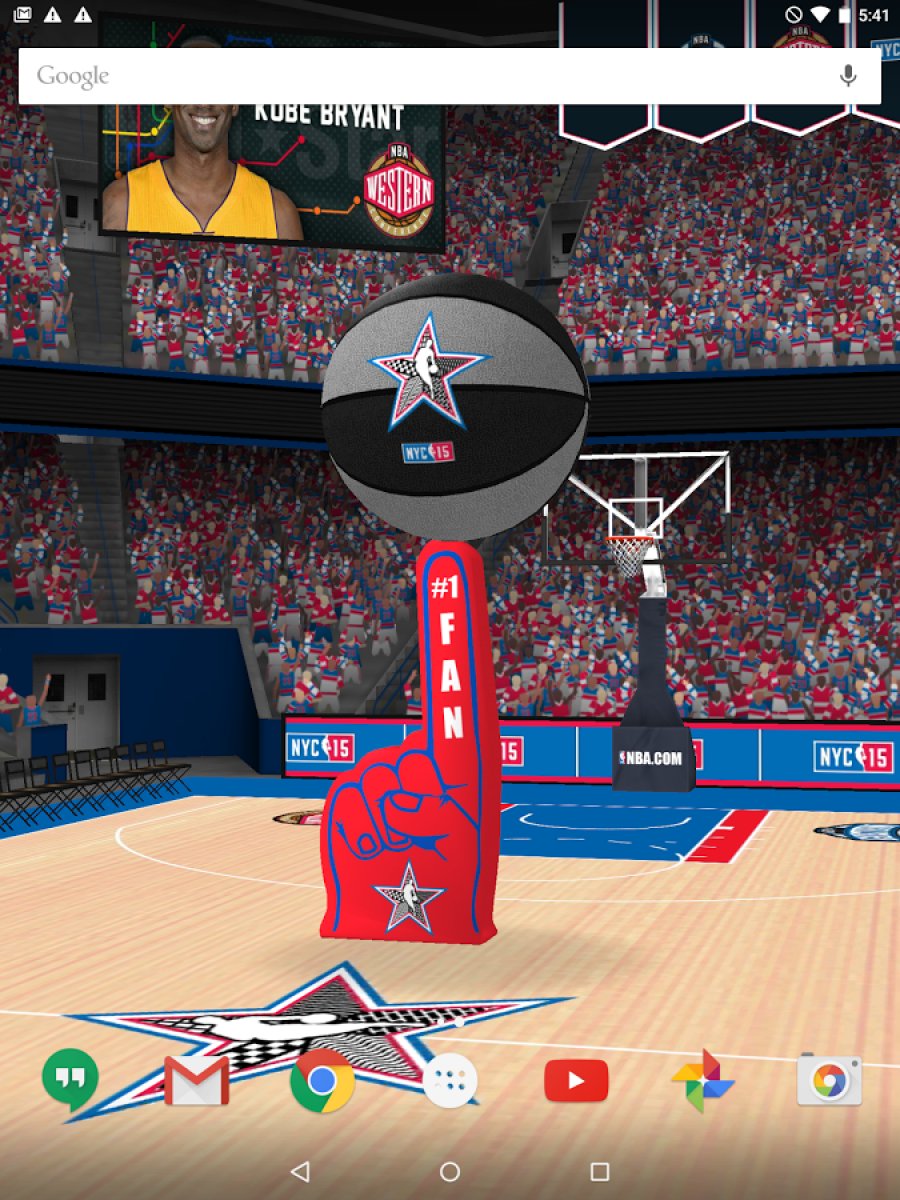
Task: Show recent apps with the square button
Action: pos(600,1171)
